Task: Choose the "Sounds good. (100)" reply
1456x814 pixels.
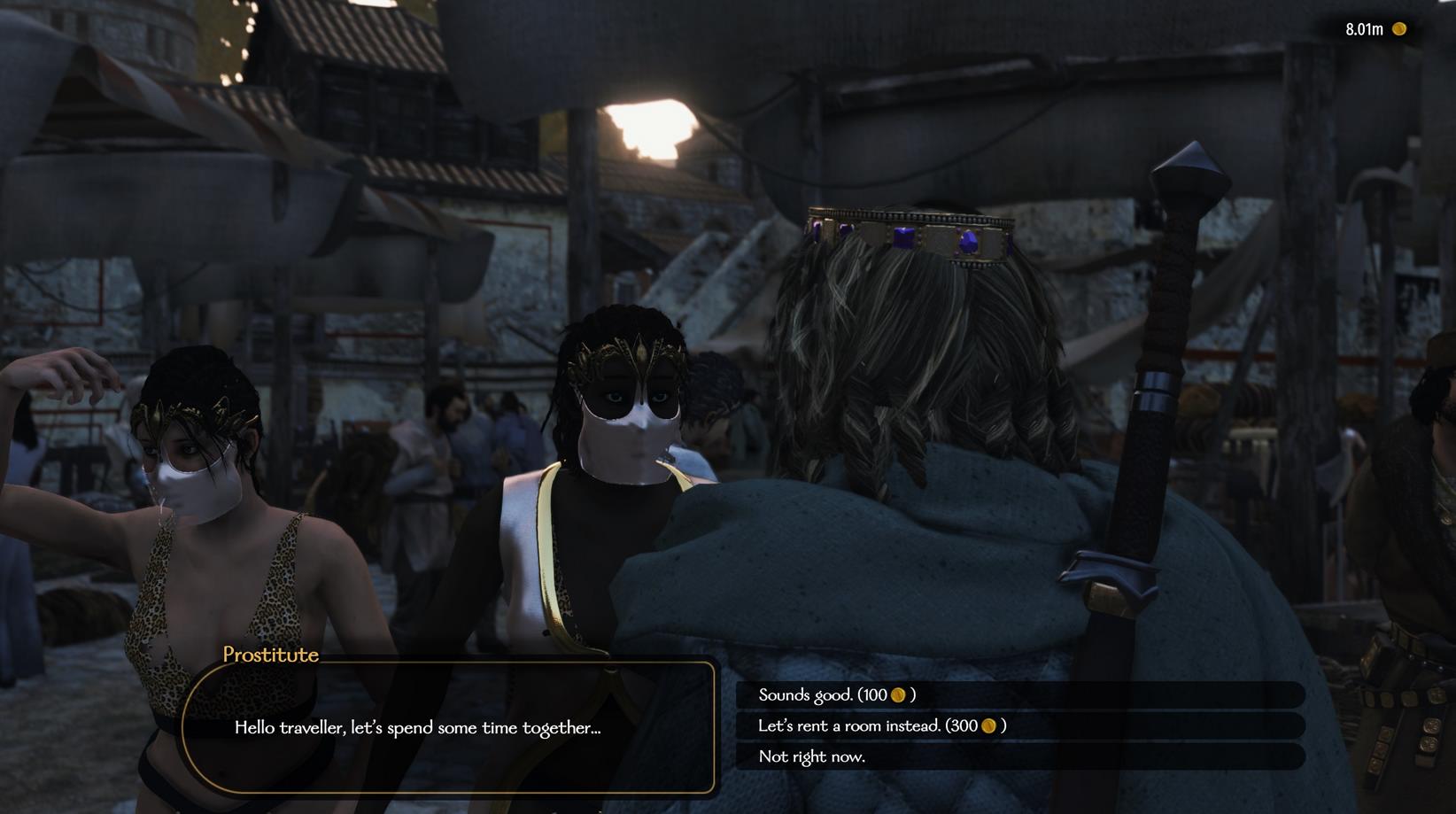Action: click(x=837, y=695)
